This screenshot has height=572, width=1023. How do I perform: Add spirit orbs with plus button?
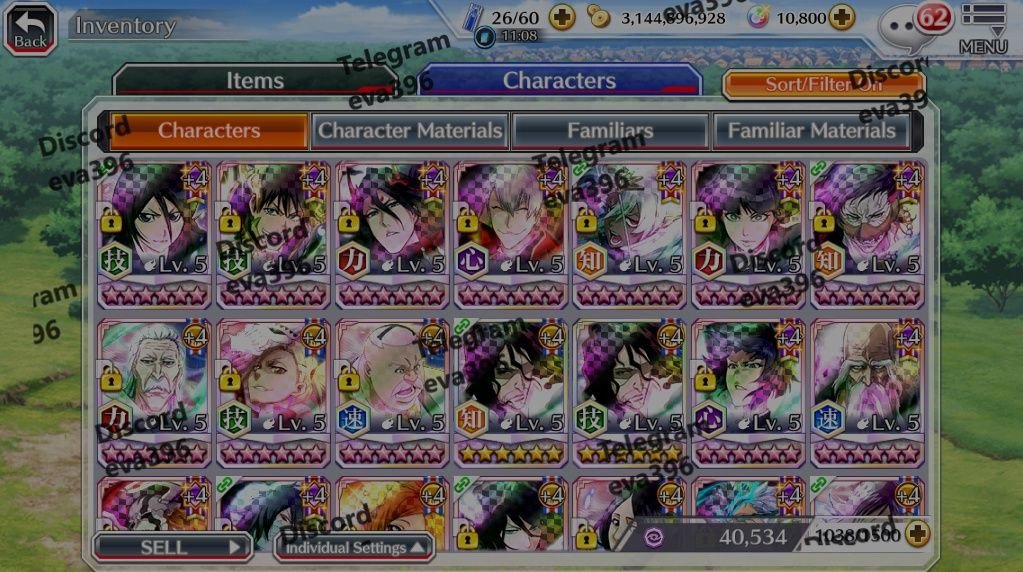click(x=842, y=17)
